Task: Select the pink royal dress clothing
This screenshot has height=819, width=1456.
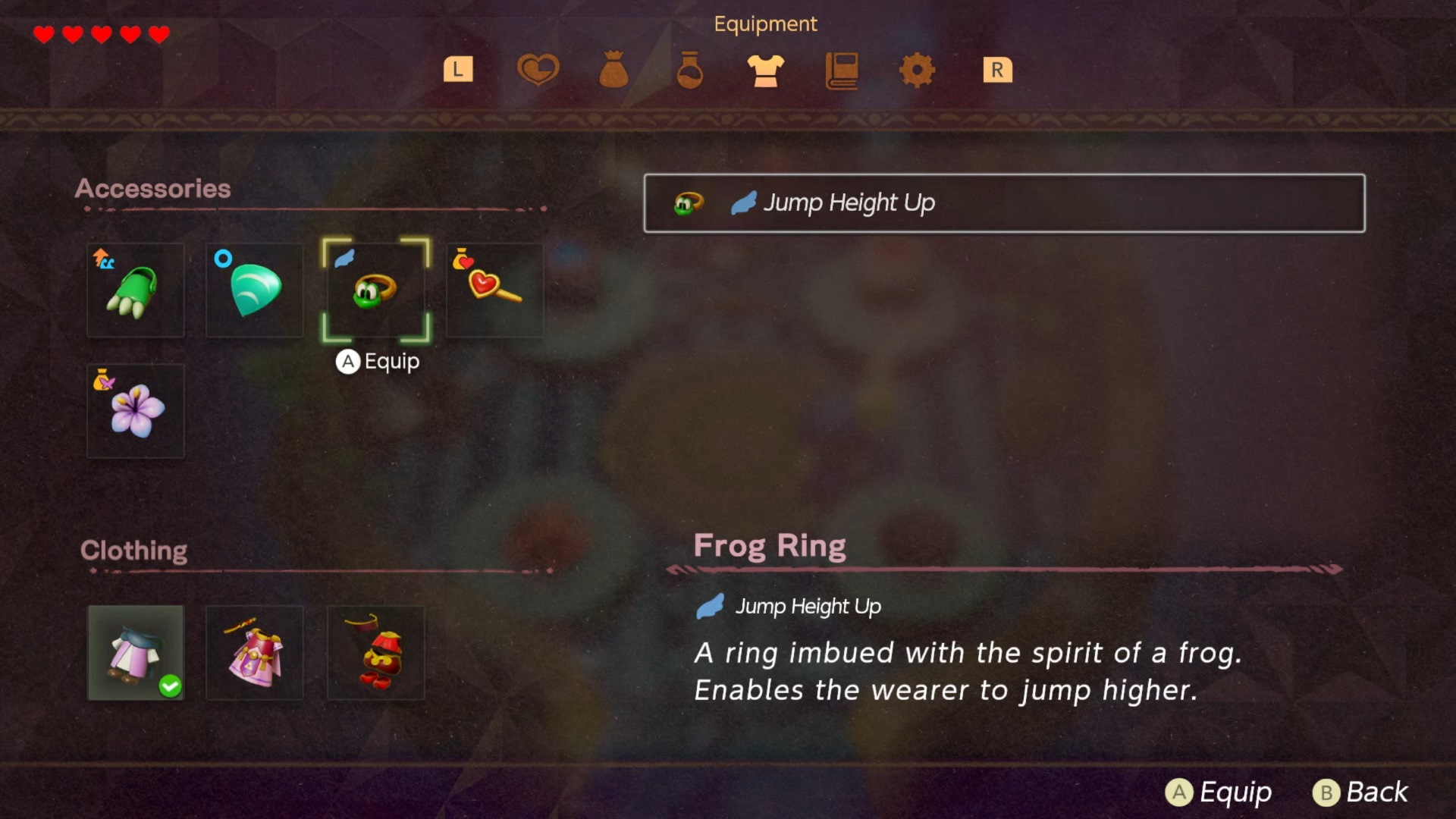Action: pyautogui.click(x=255, y=653)
